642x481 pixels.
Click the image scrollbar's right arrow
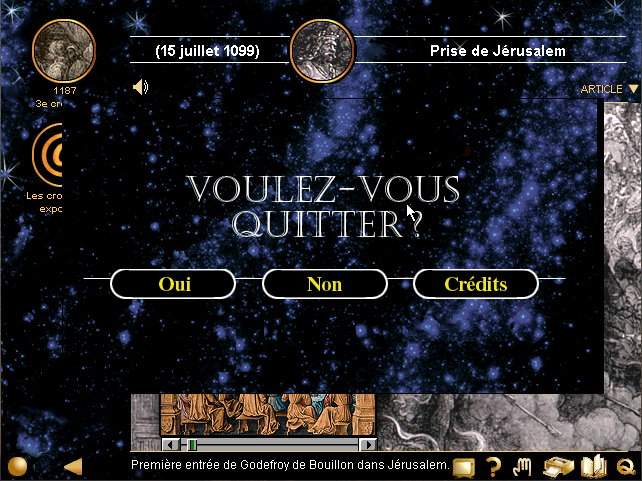tap(368, 445)
